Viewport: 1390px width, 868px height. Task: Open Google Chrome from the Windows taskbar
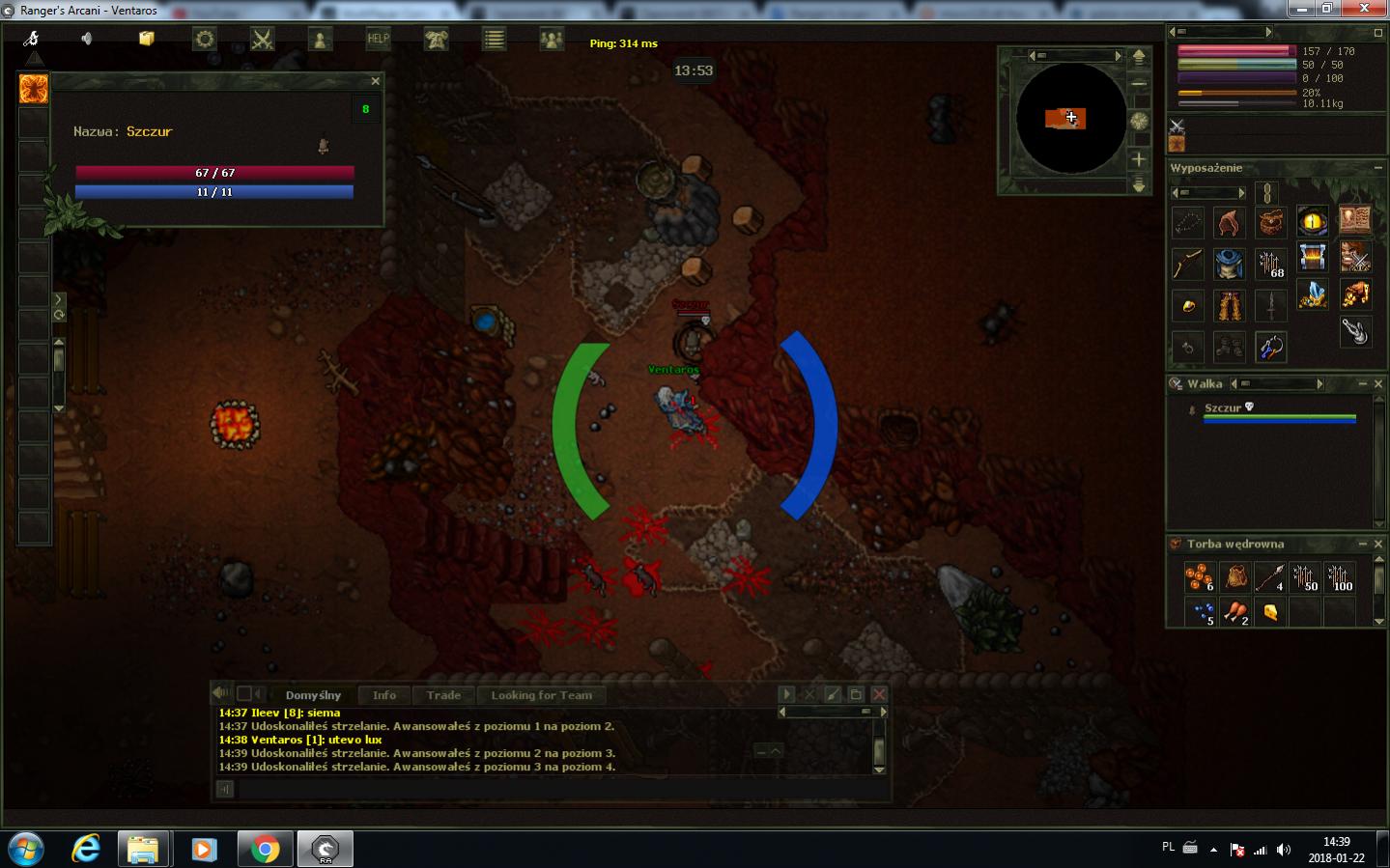pos(264,850)
